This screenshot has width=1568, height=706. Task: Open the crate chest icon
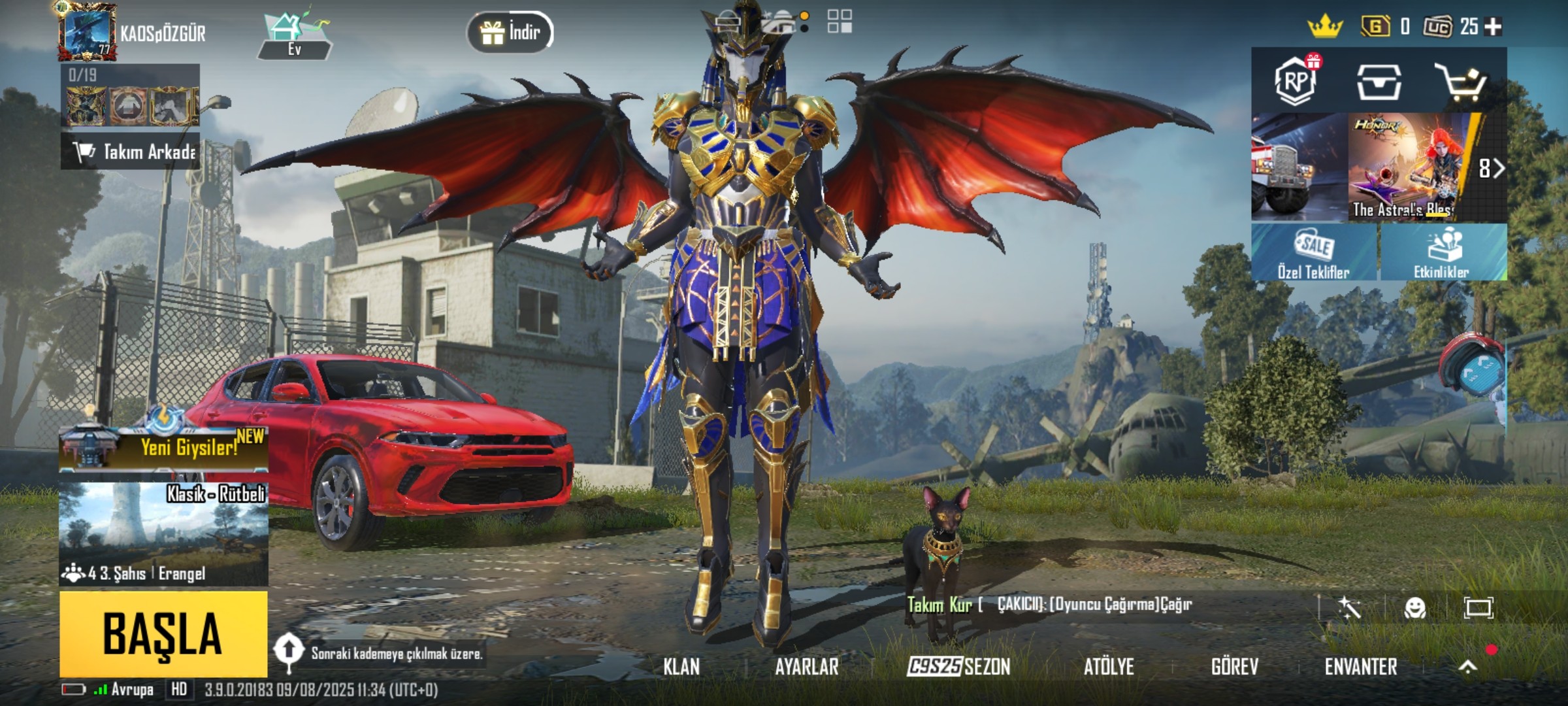tap(1379, 82)
